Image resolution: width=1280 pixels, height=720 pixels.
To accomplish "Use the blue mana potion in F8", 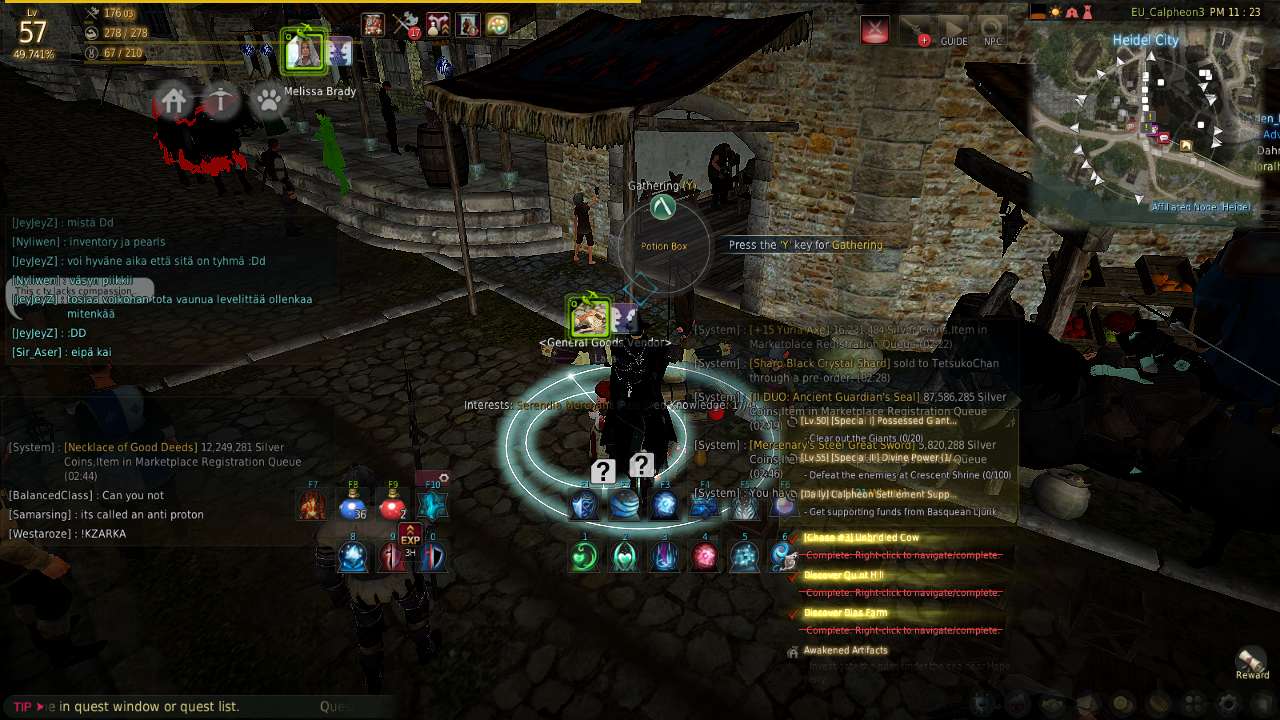I will 351,506.
